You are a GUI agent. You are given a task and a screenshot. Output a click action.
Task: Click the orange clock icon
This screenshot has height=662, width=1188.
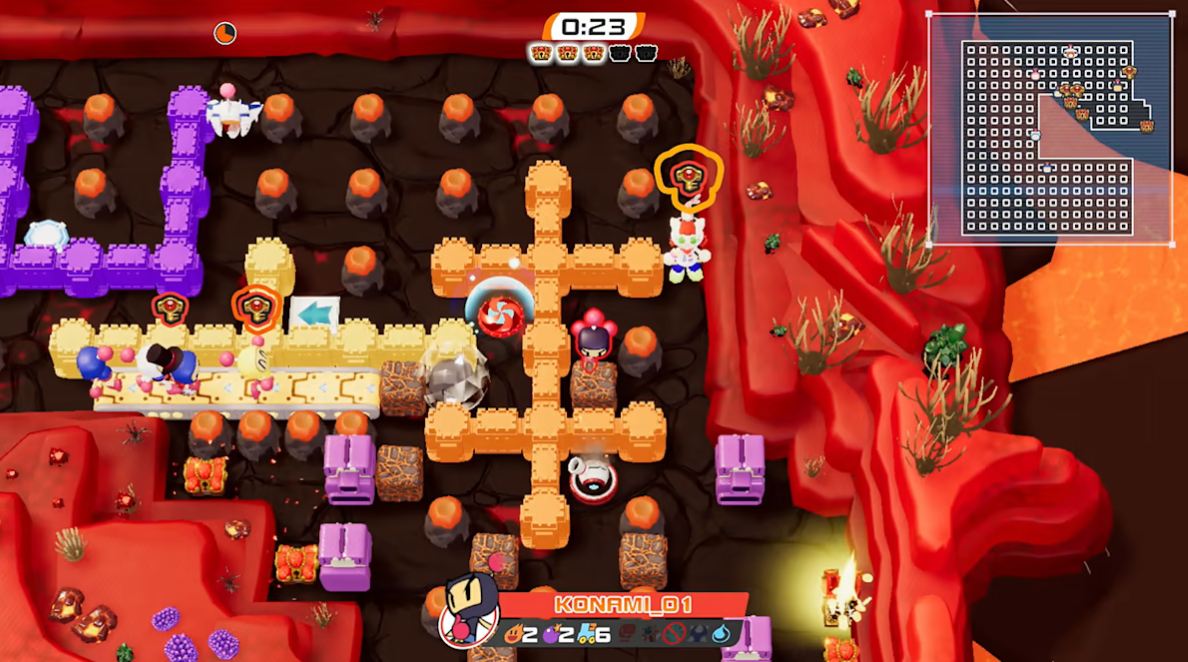[225, 33]
